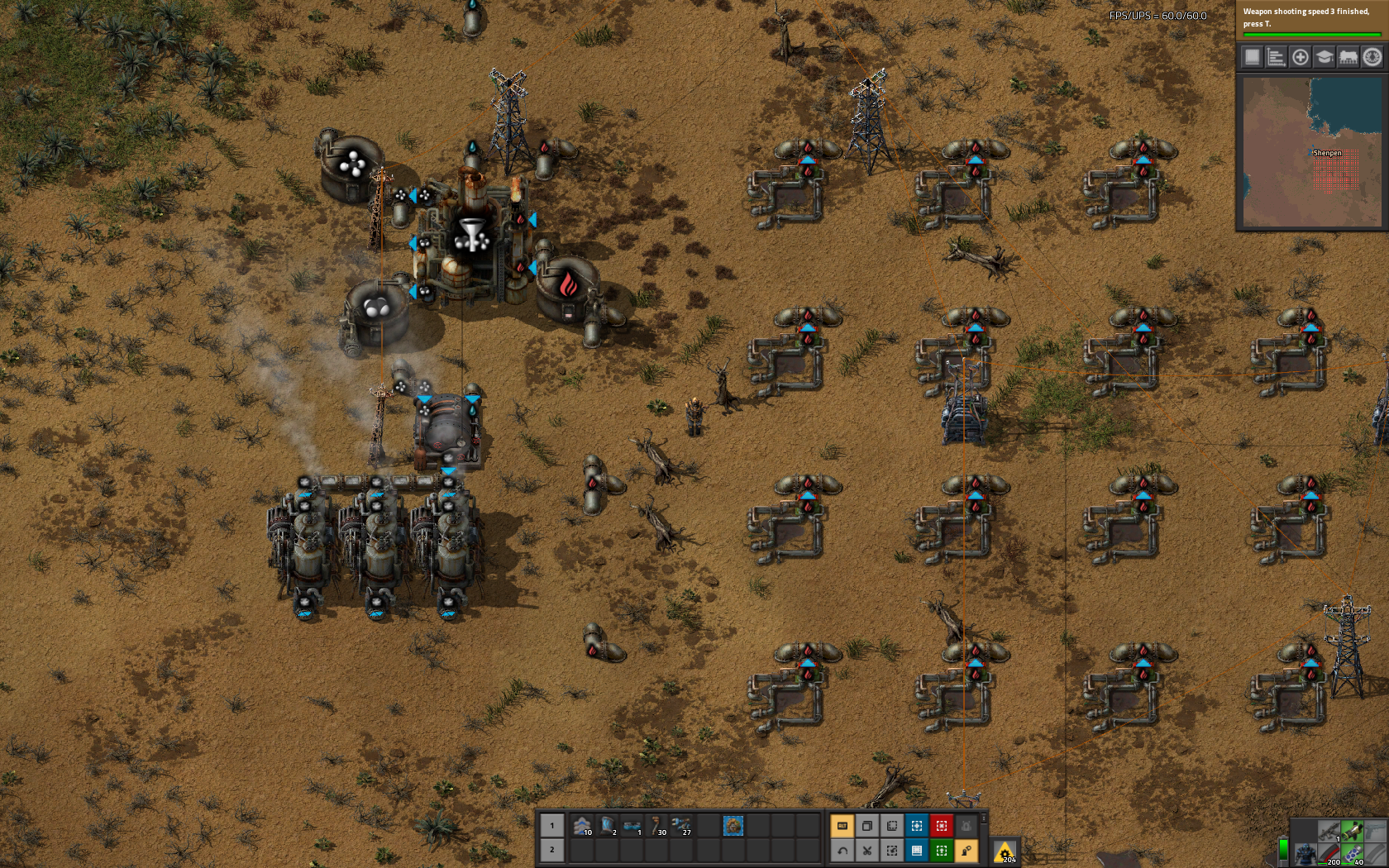Image resolution: width=1389 pixels, height=868 pixels.
Task: Click the circled plus bonuses button
Action: point(1300,57)
